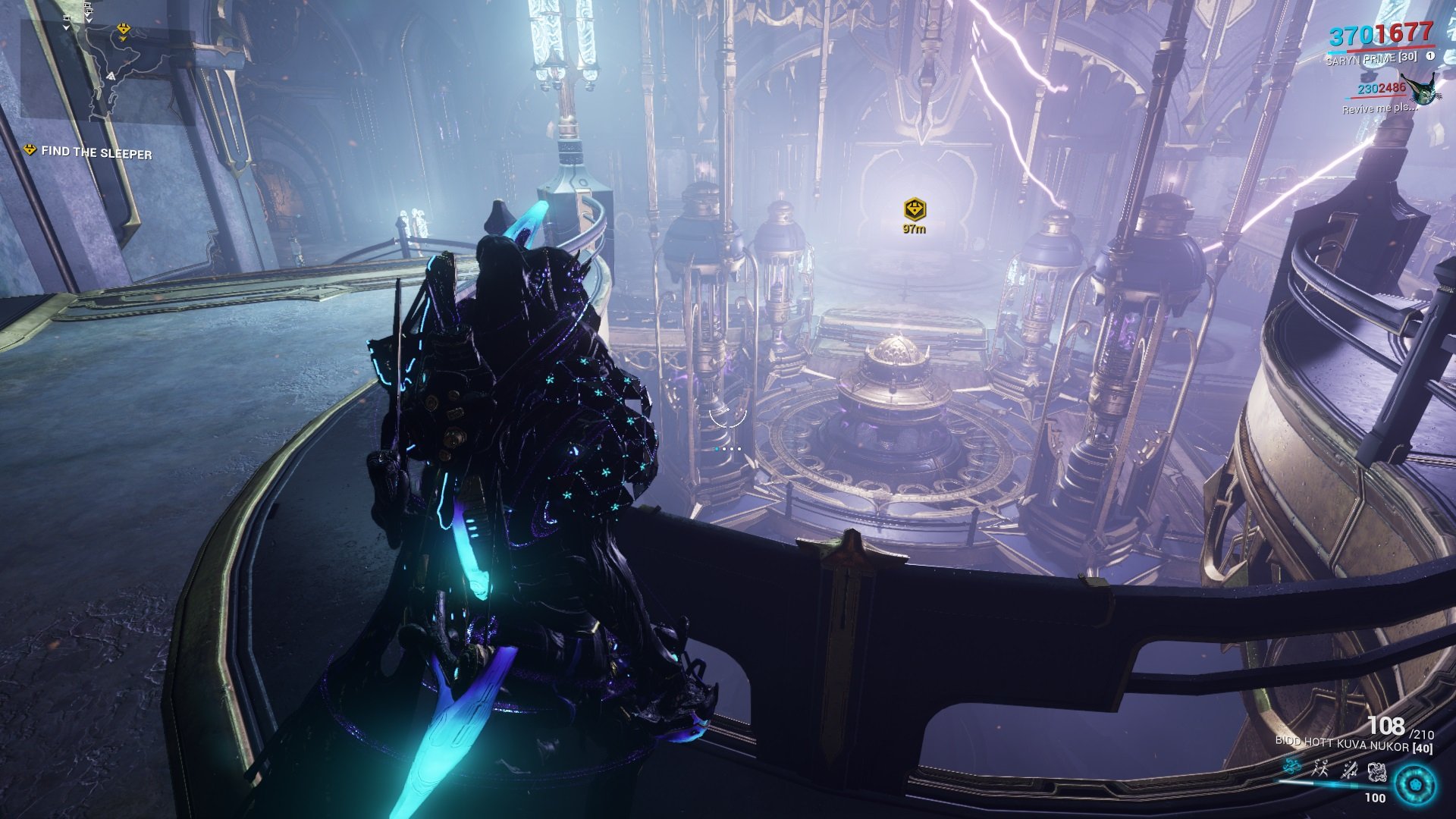Select the Spores ability icon

pyautogui.click(x=1292, y=766)
